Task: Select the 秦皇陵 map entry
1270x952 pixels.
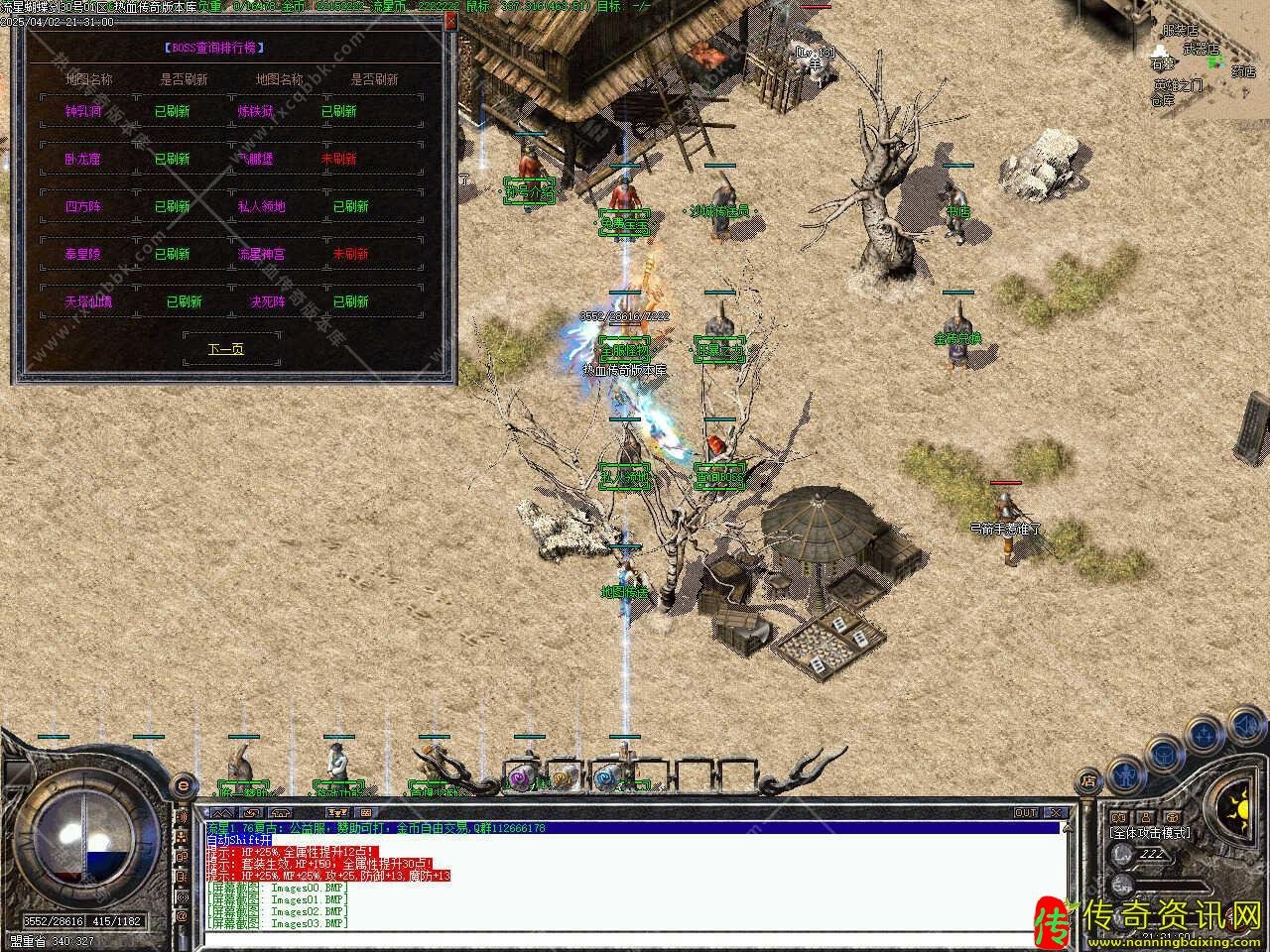Action: point(83,254)
